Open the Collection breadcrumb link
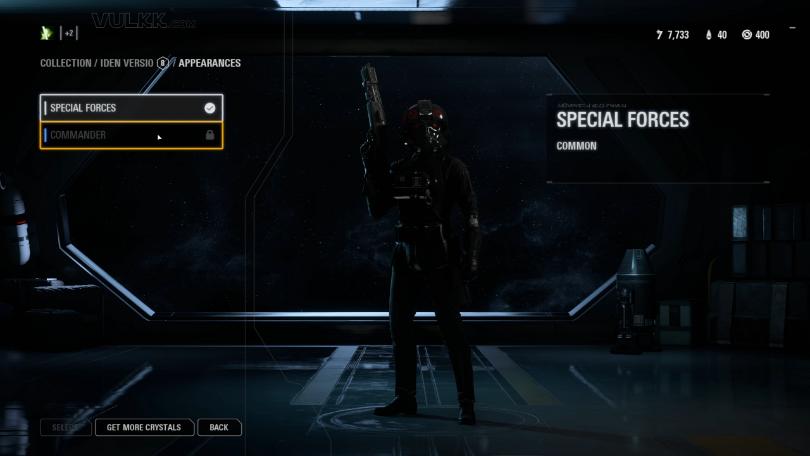 tap(65, 63)
